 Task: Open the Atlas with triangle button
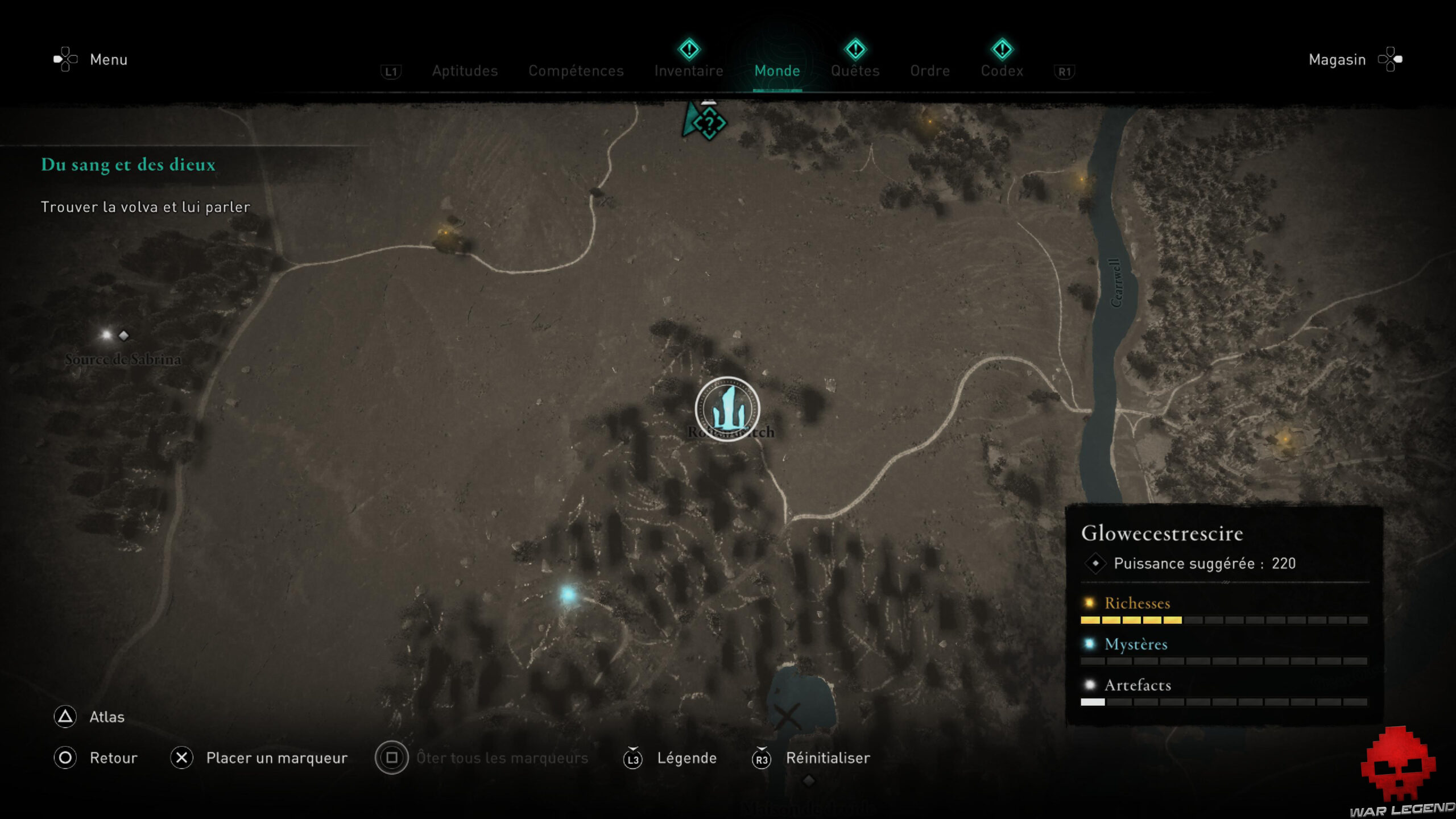[65, 717]
